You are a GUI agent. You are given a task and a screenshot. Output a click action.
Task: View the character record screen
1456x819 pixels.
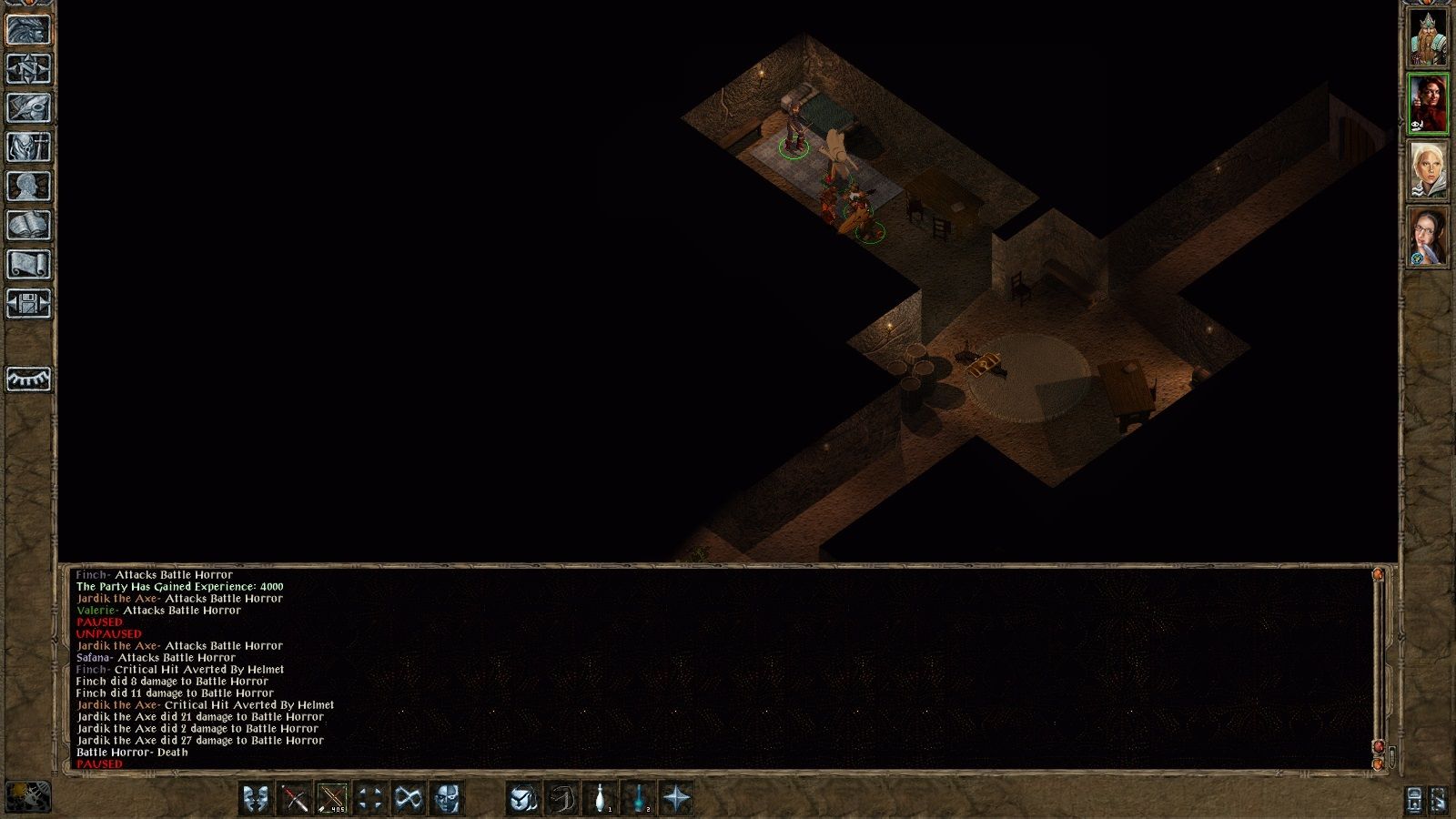(27, 184)
